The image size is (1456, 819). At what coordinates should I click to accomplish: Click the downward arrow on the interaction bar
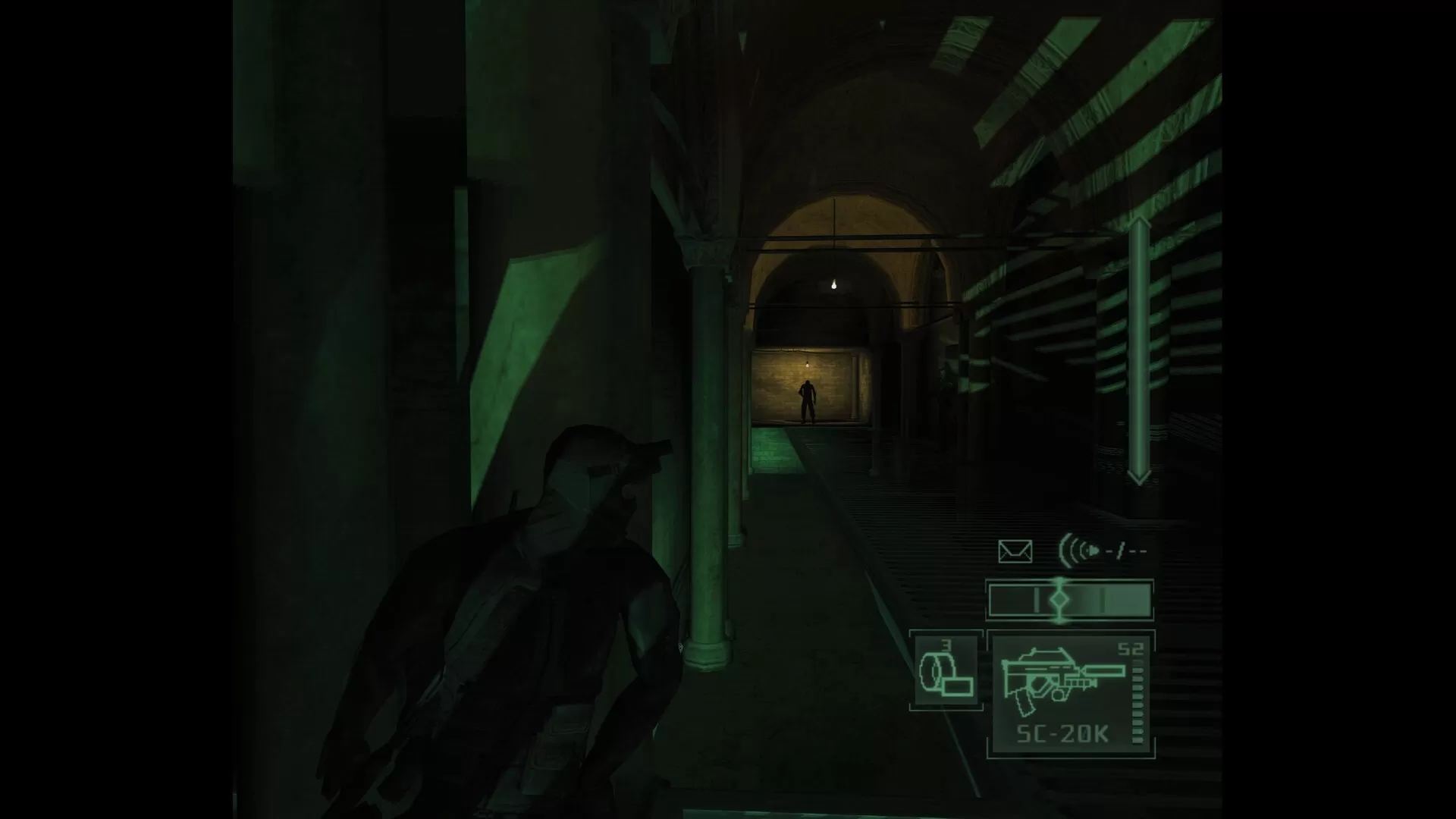tap(1137, 478)
